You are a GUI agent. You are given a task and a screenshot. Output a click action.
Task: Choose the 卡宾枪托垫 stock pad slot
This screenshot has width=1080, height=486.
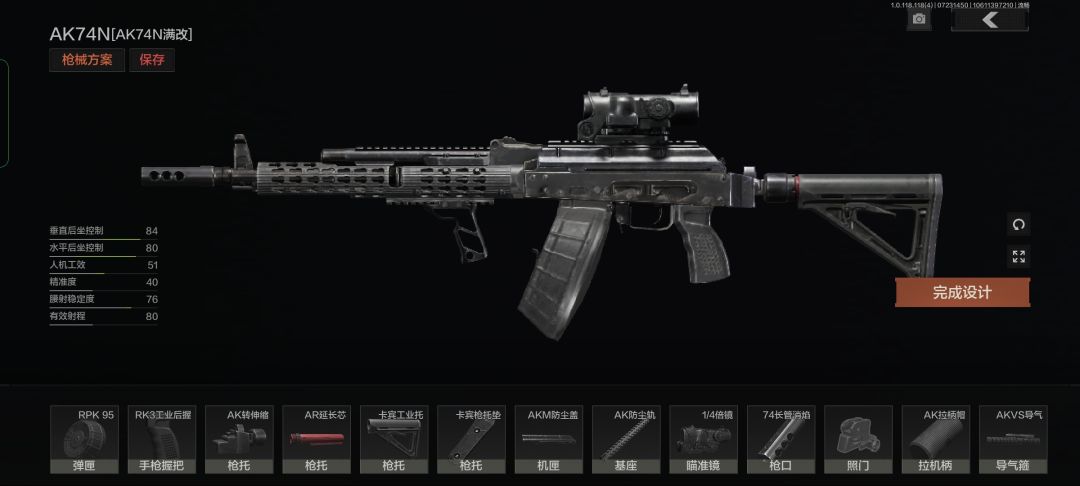coord(472,440)
